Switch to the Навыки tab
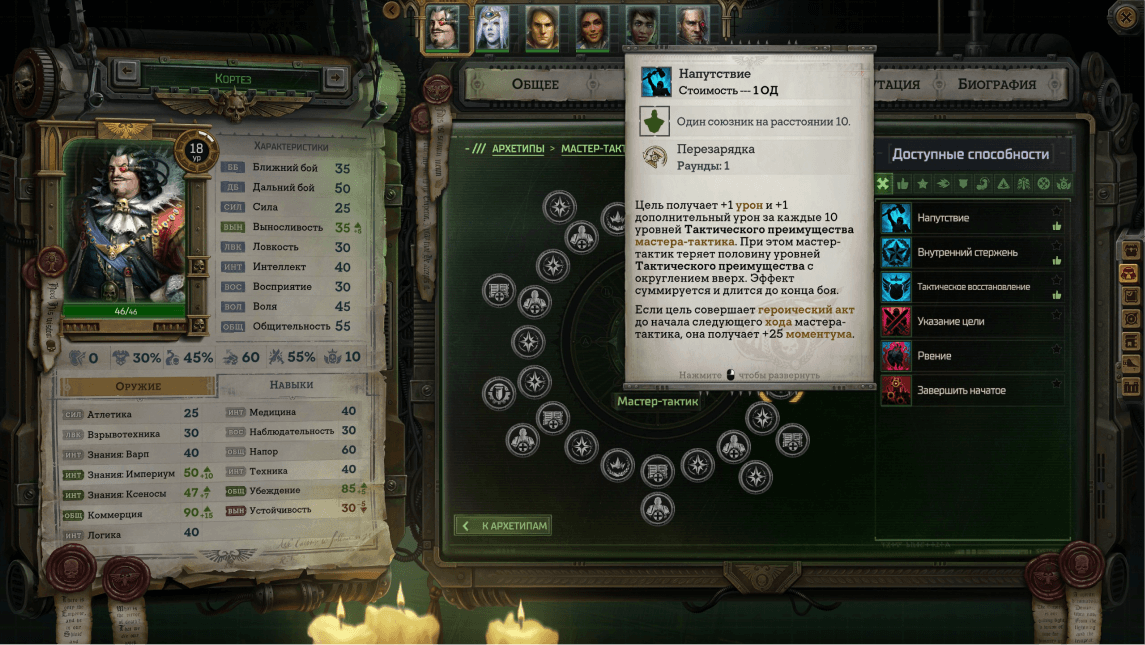Viewport: 1145px width, 645px height. pos(291,385)
